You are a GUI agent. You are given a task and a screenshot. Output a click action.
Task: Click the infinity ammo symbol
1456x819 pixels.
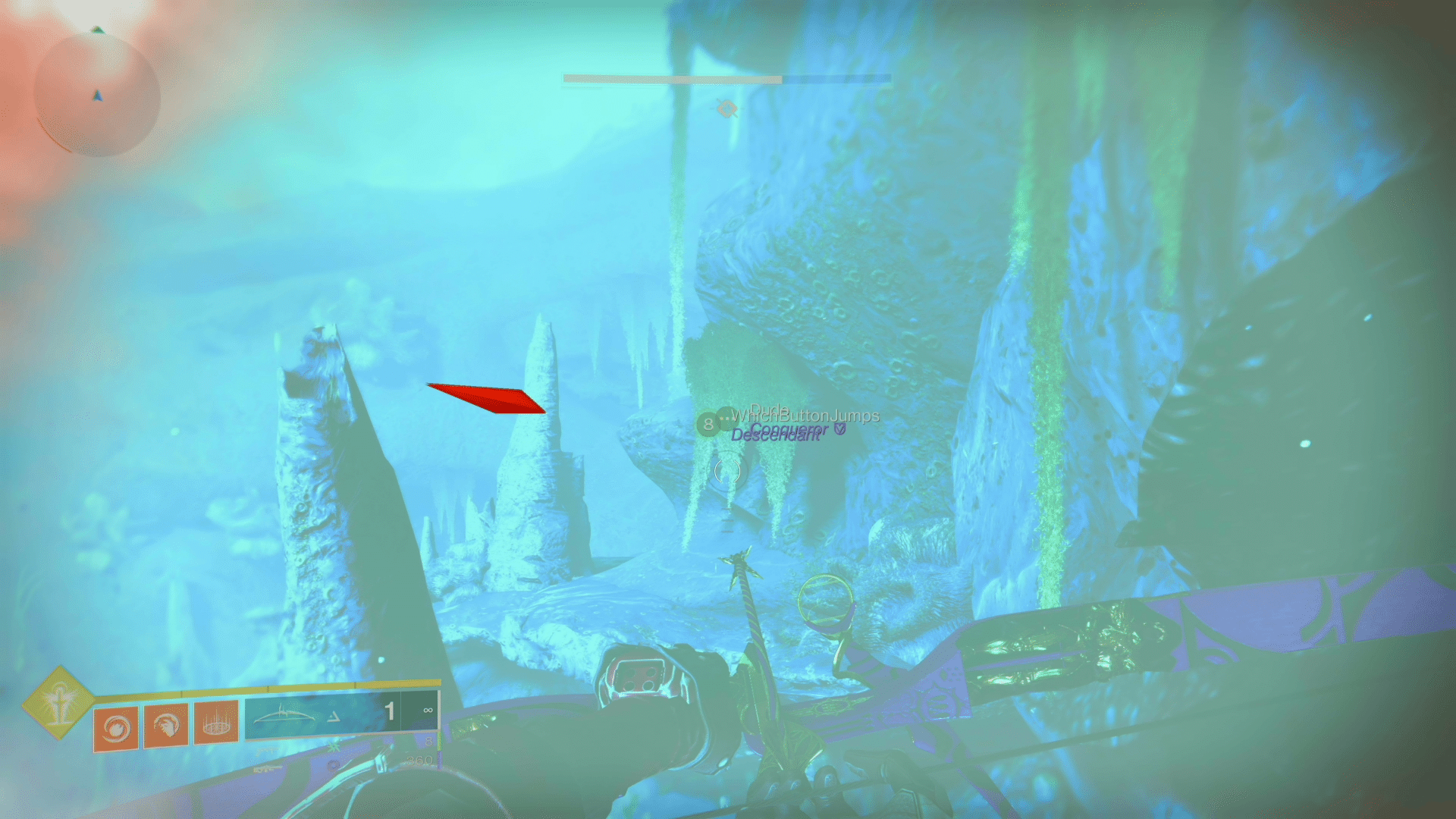click(428, 711)
